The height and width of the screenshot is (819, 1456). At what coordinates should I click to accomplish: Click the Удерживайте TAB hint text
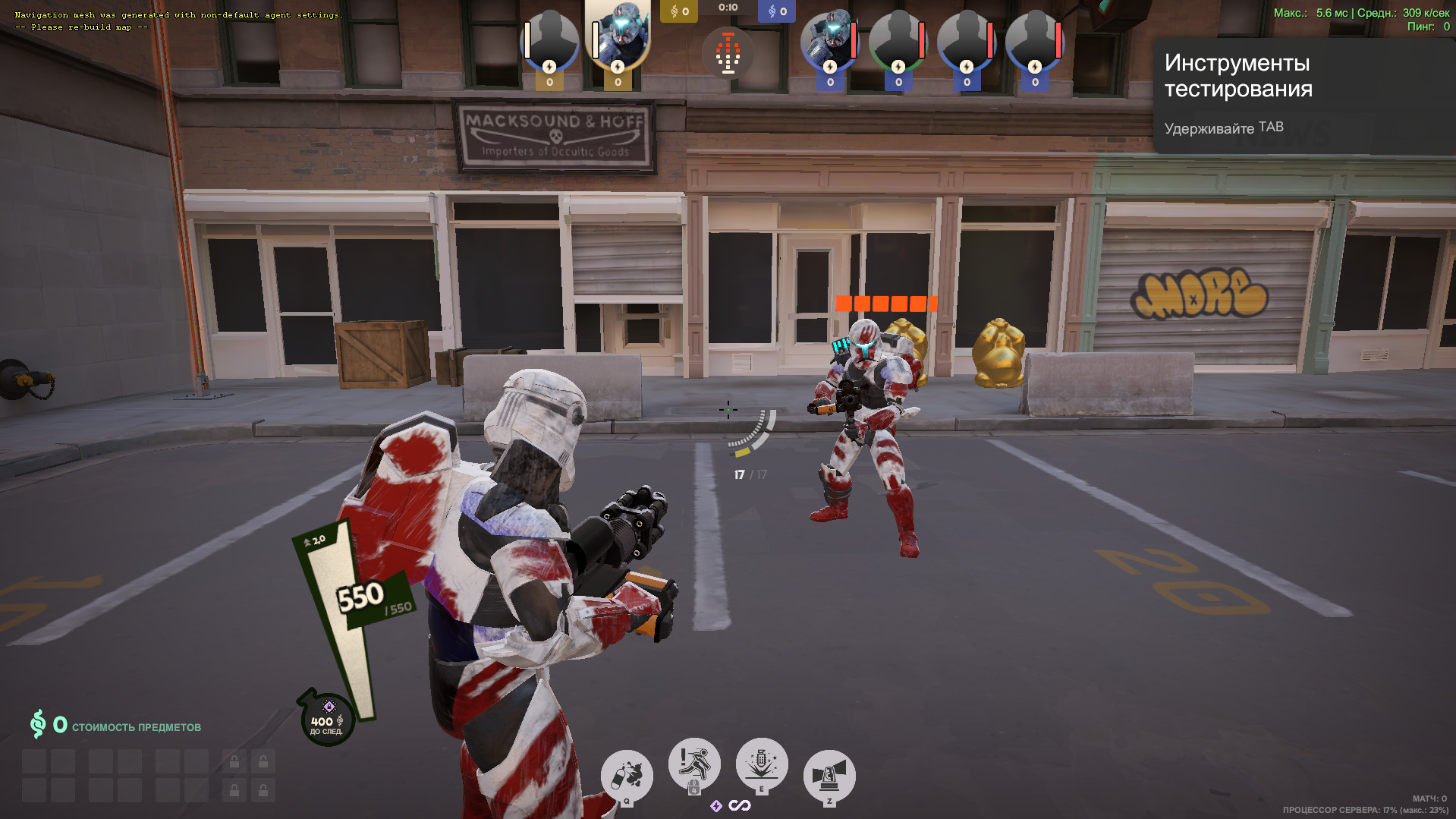pyautogui.click(x=1222, y=127)
